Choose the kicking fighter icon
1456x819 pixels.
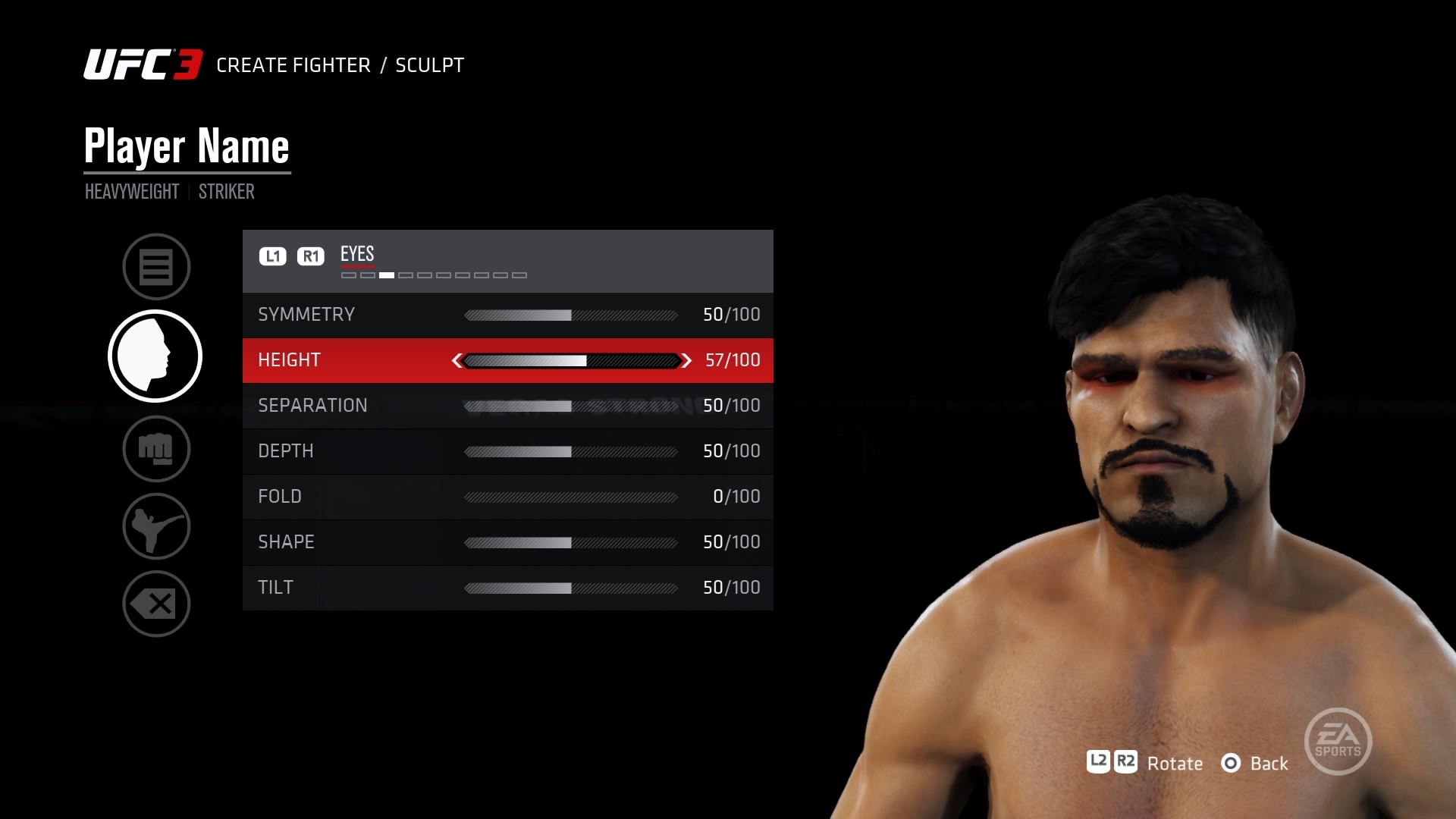(x=156, y=526)
